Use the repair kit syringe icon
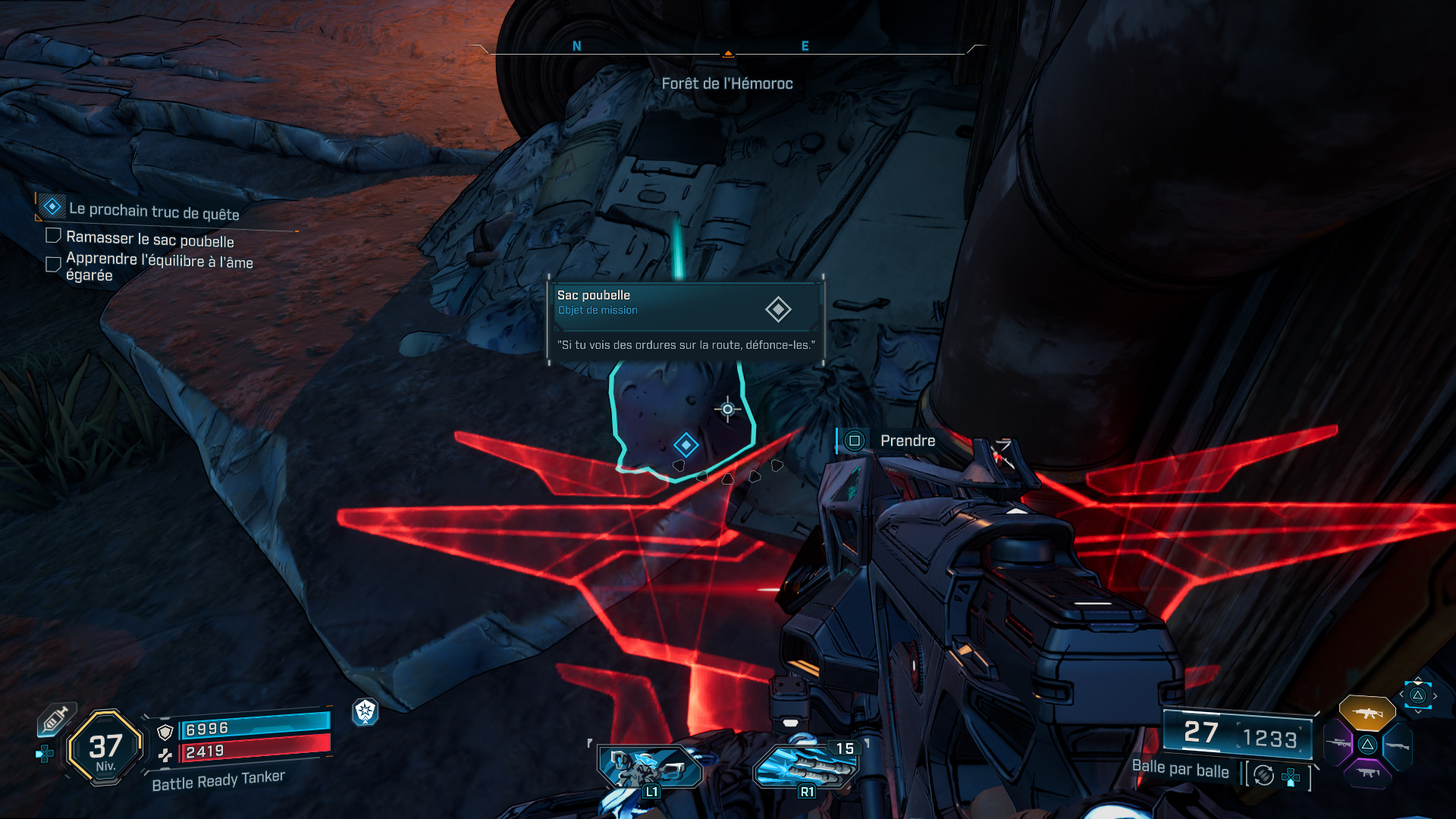 click(x=56, y=719)
